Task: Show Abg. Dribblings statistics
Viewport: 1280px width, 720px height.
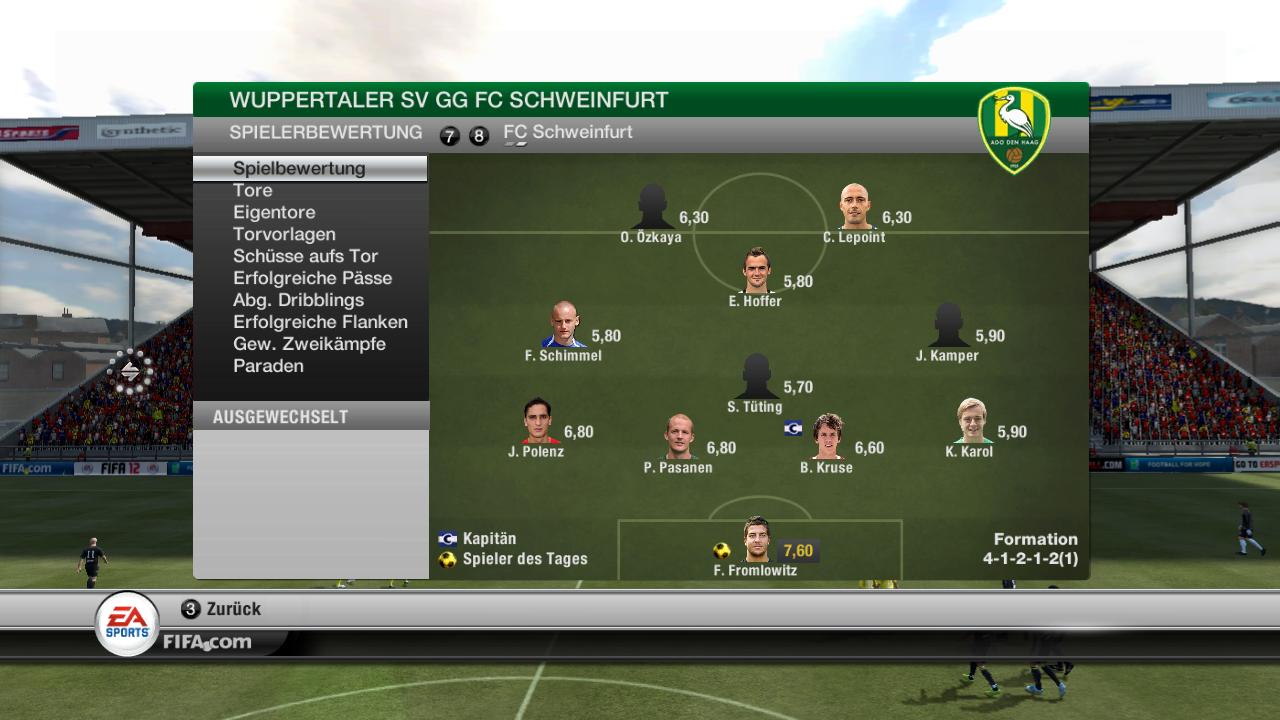Action: click(x=298, y=300)
